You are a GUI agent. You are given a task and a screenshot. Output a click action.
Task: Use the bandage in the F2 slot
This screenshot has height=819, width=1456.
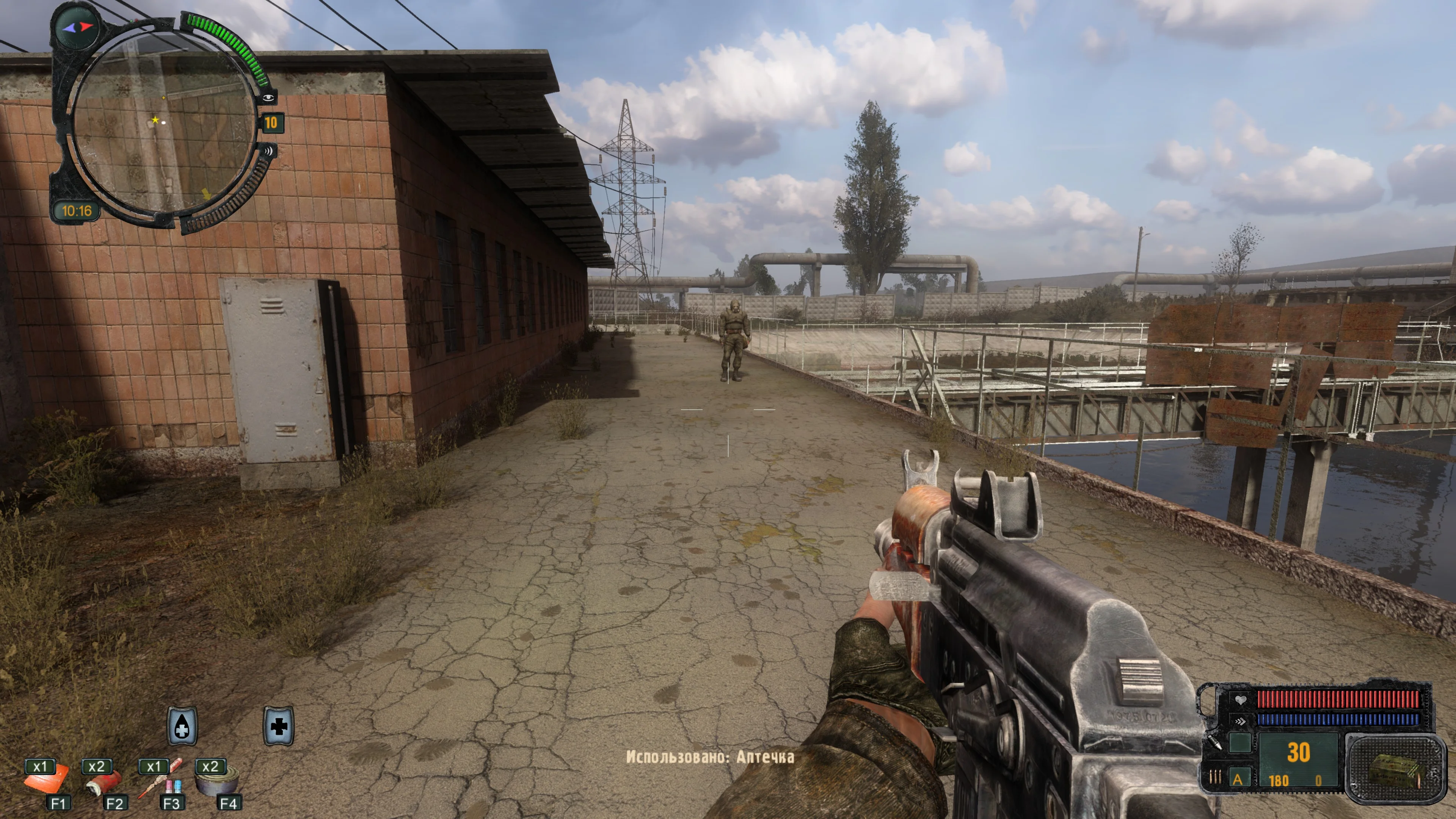104,782
